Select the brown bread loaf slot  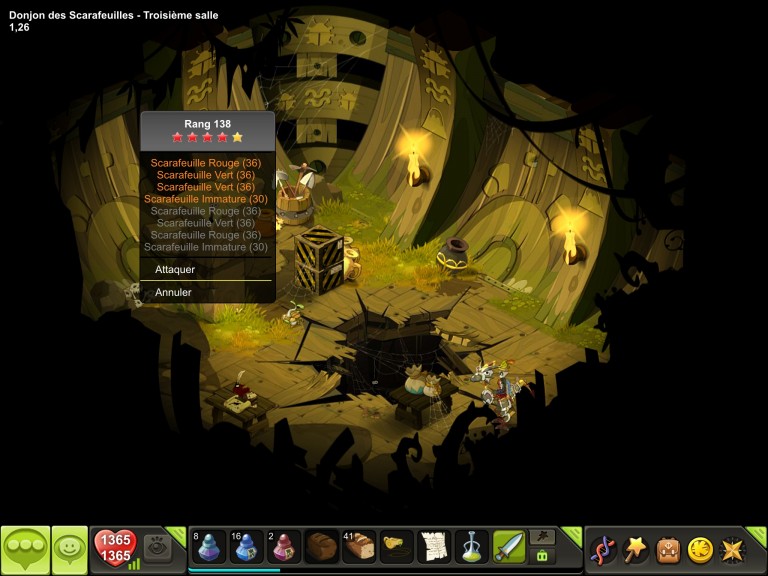(x=322, y=547)
